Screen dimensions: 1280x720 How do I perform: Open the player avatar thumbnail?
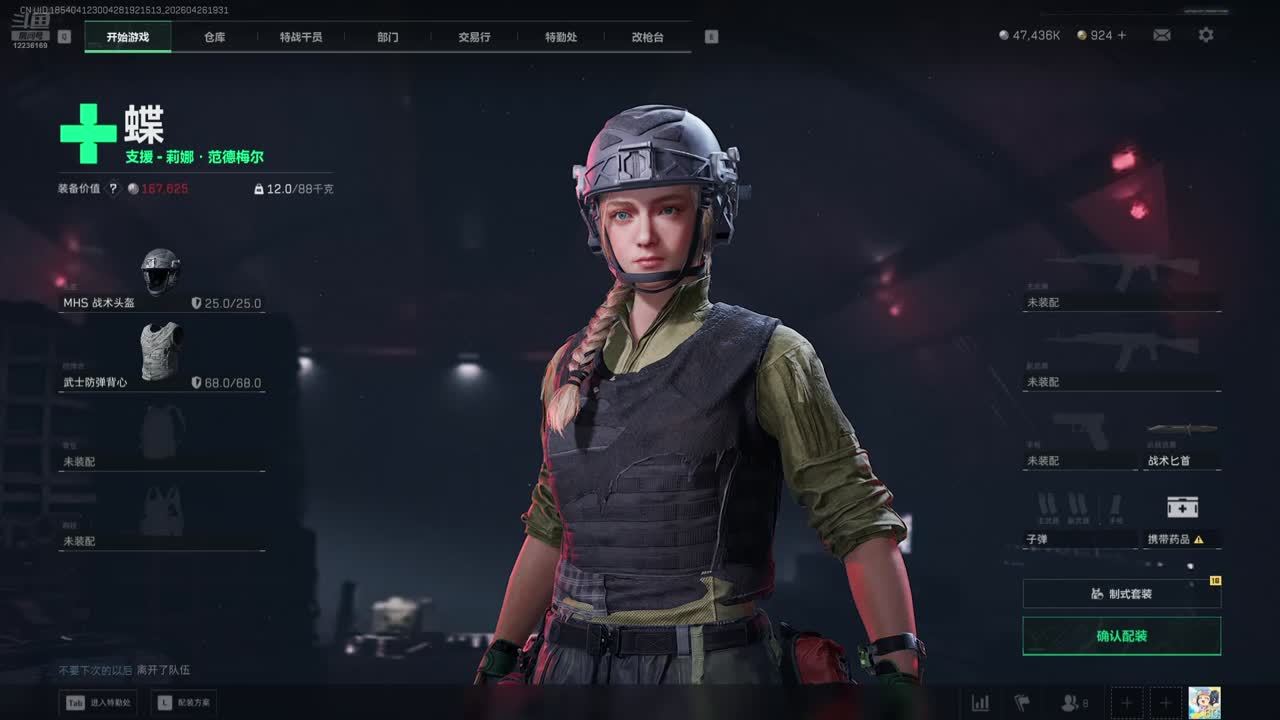click(1204, 702)
